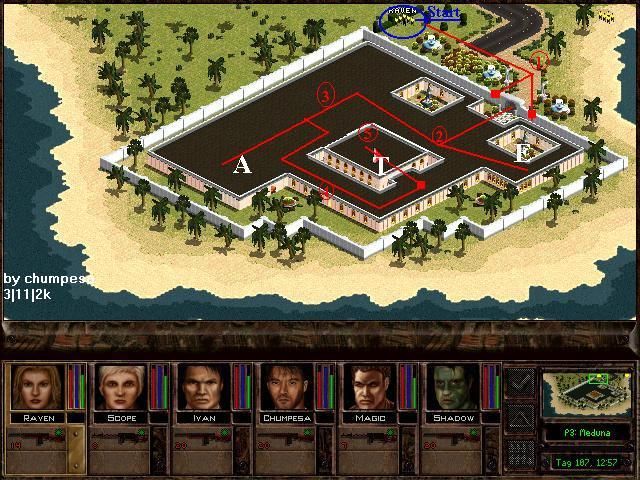The width and height of the screenshot is (640, 480).
Task: Select Scope's portrait
Action: coord(121,388)
